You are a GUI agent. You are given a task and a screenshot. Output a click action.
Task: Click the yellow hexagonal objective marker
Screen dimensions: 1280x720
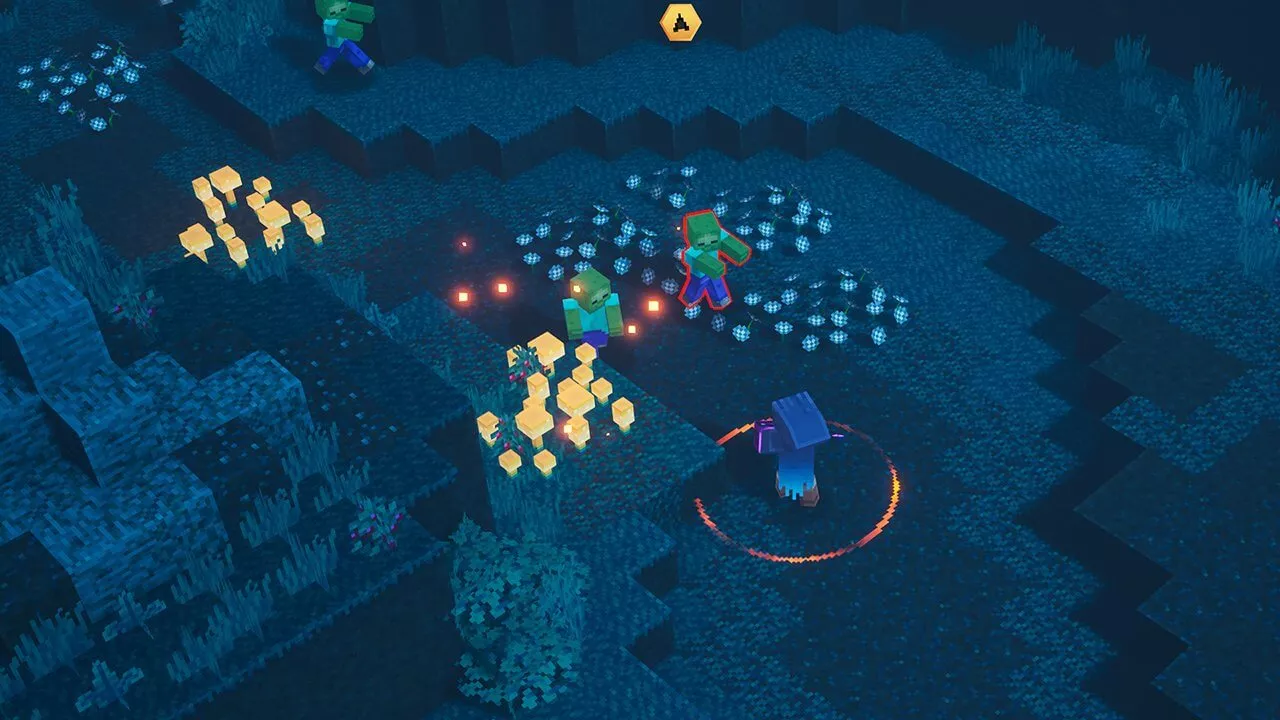pos(680,22)
